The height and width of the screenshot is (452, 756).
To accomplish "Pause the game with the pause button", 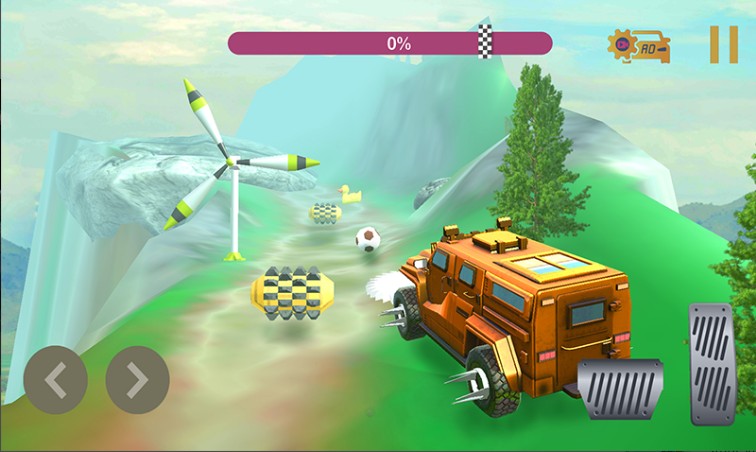I will [723, 45].
